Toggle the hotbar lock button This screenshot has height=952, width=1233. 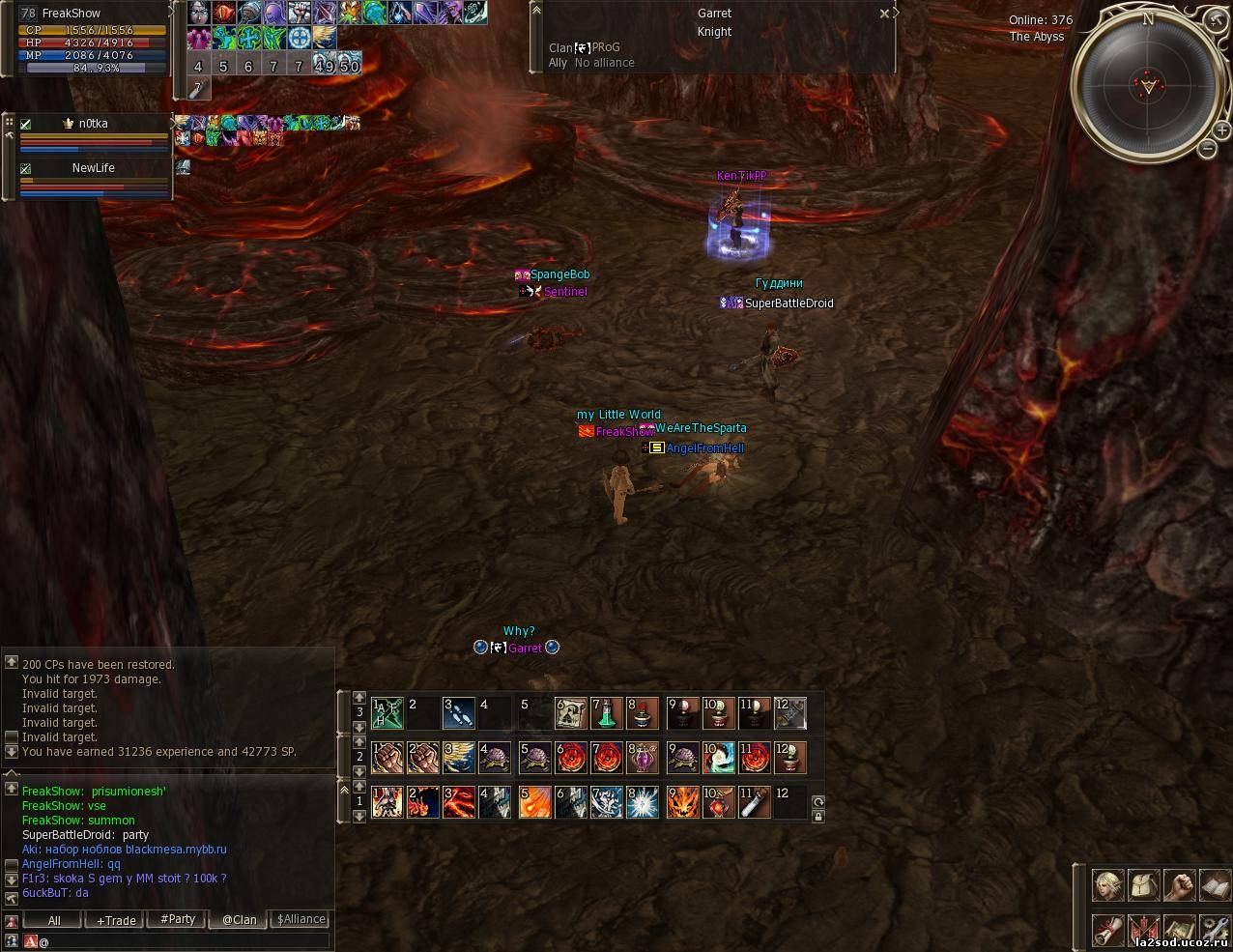click(x=818, y=817)
